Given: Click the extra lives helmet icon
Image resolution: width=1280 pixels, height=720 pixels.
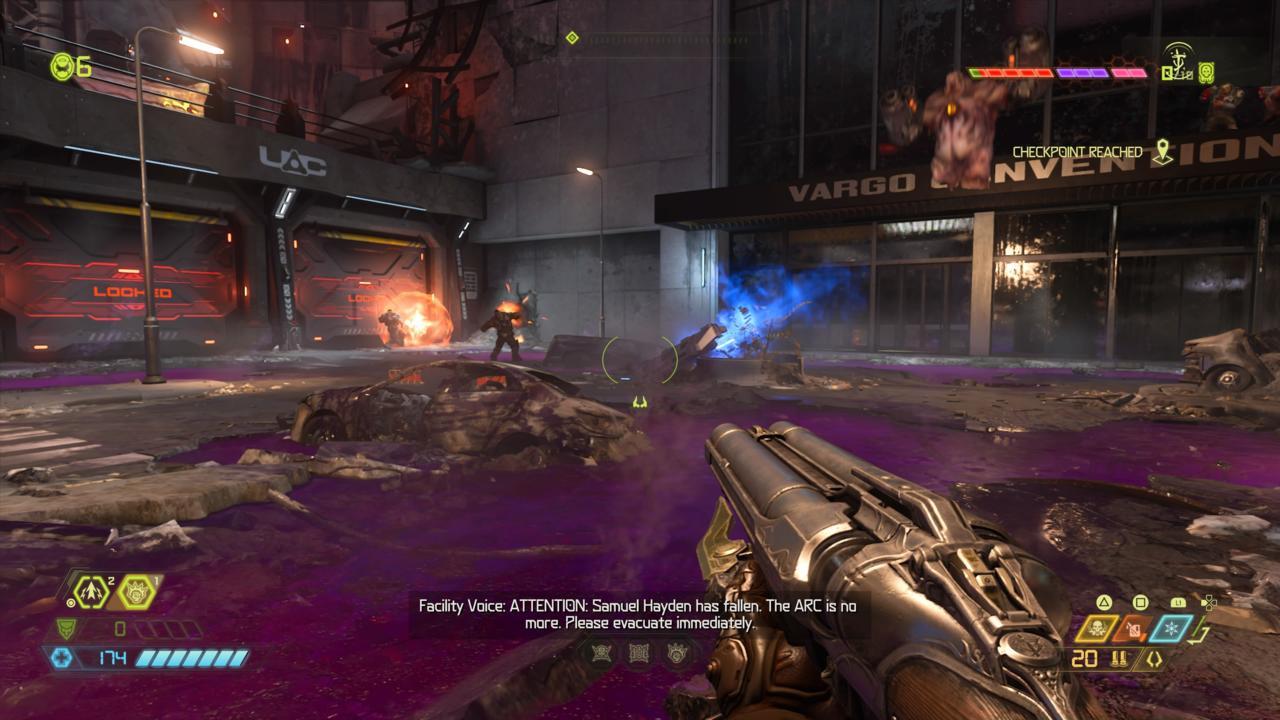Looking at the screenshot, I should 61,66.
